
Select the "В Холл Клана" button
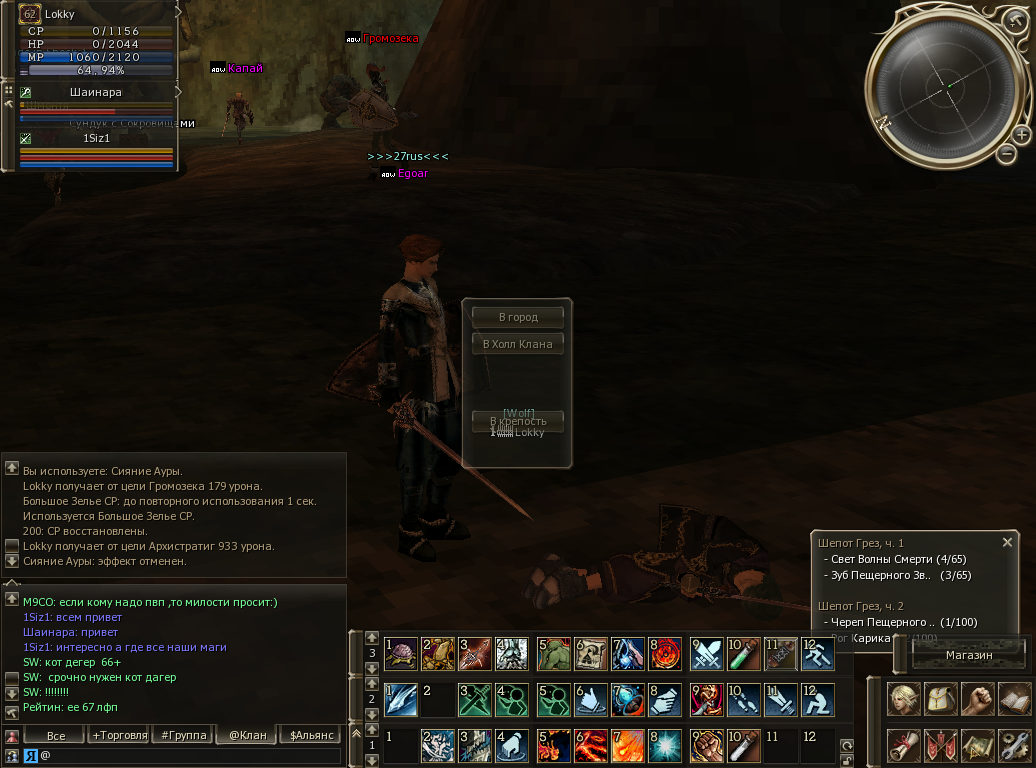517,344
